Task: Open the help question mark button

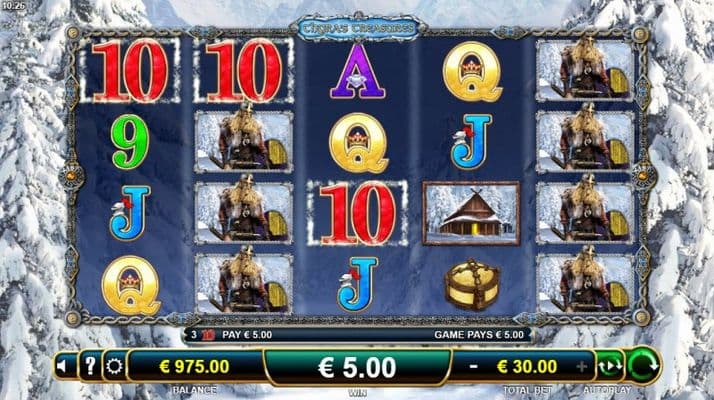Action: click(x=88, y=366)
